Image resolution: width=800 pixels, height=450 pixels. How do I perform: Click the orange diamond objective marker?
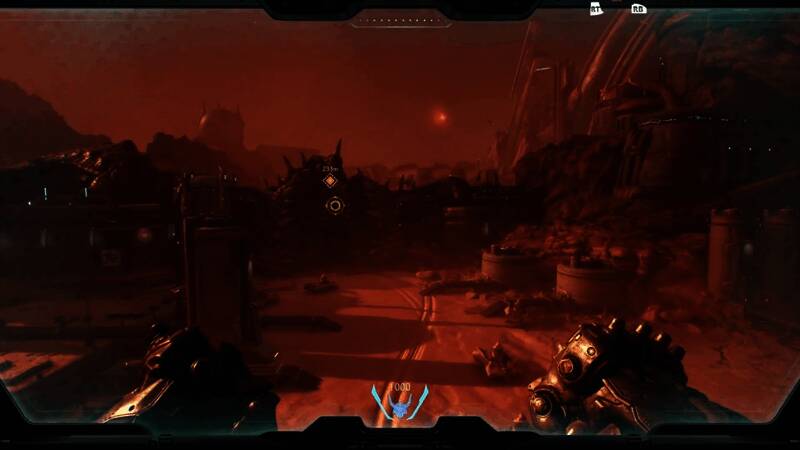[331, 181]
